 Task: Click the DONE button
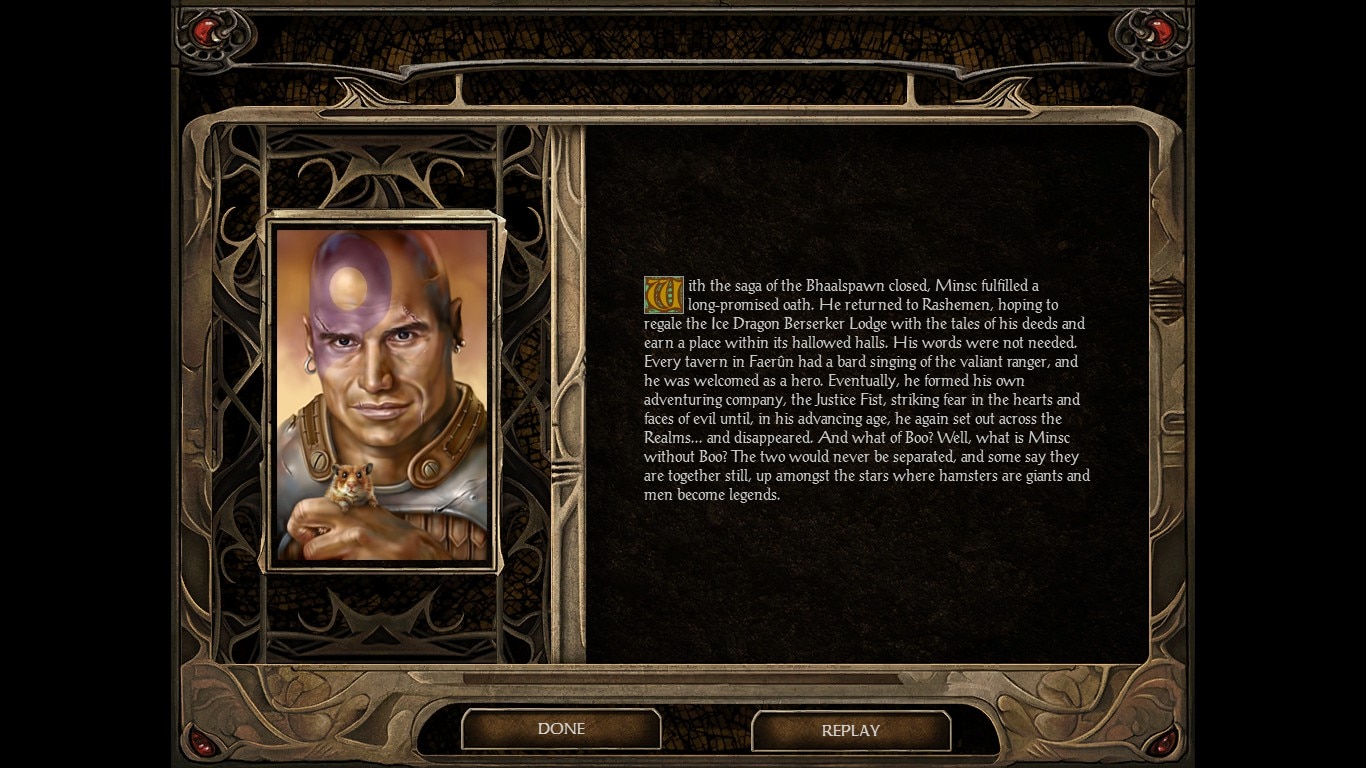(561, 729)
